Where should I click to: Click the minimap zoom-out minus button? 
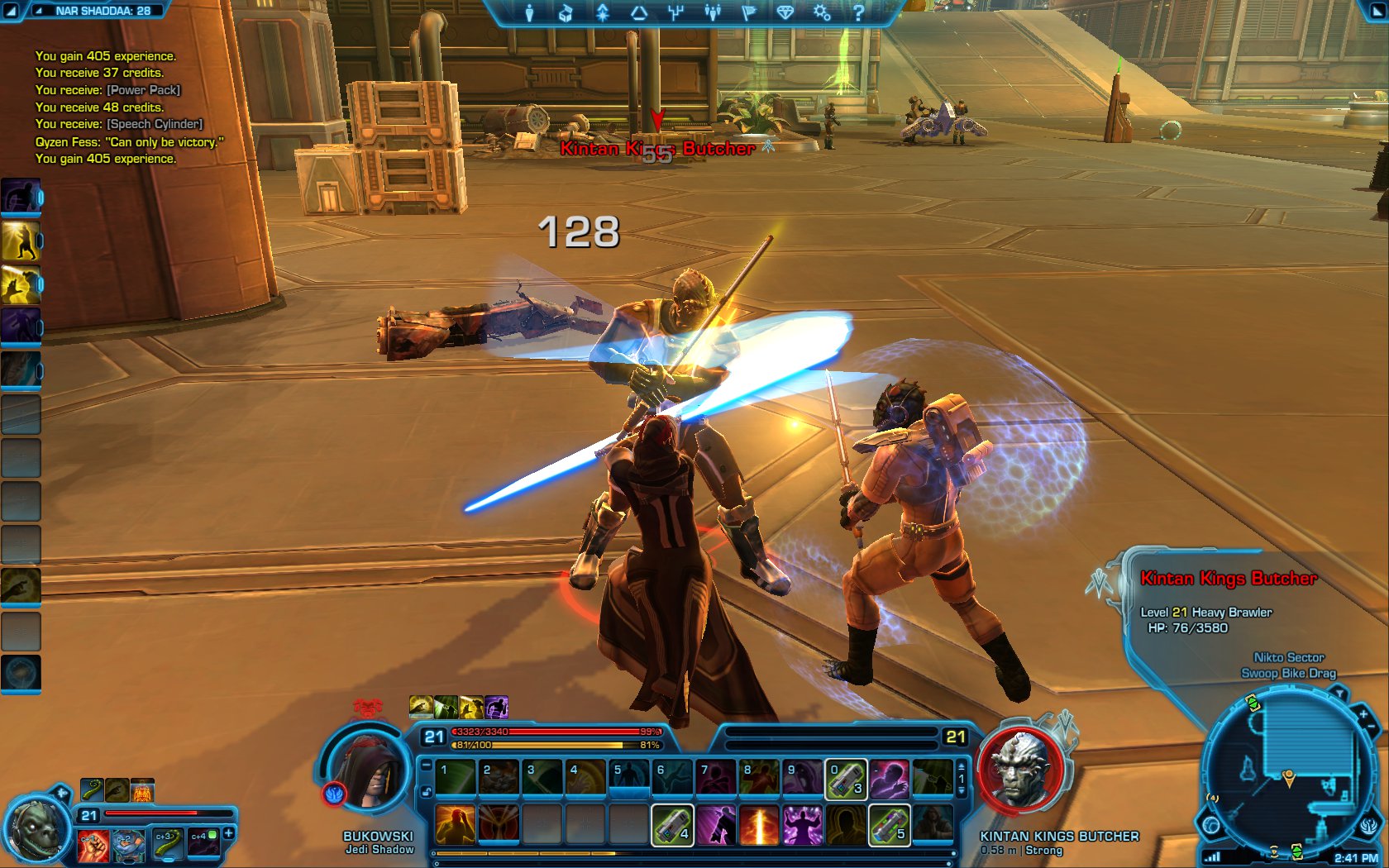[1372, 727]
